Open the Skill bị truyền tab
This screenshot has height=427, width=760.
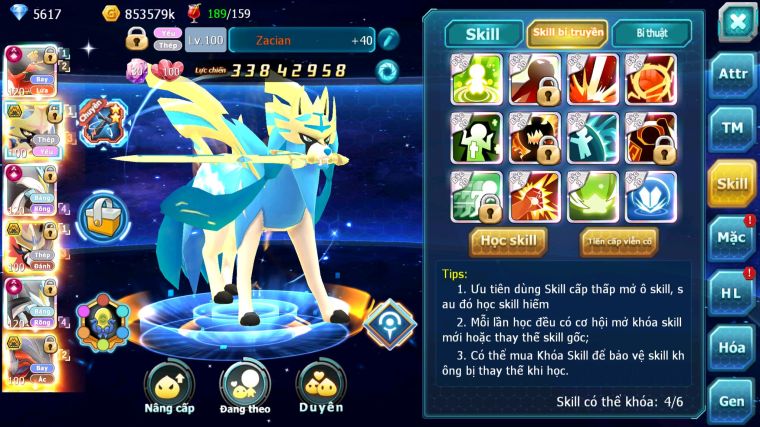pyautogui.click(x=567, y=34)
